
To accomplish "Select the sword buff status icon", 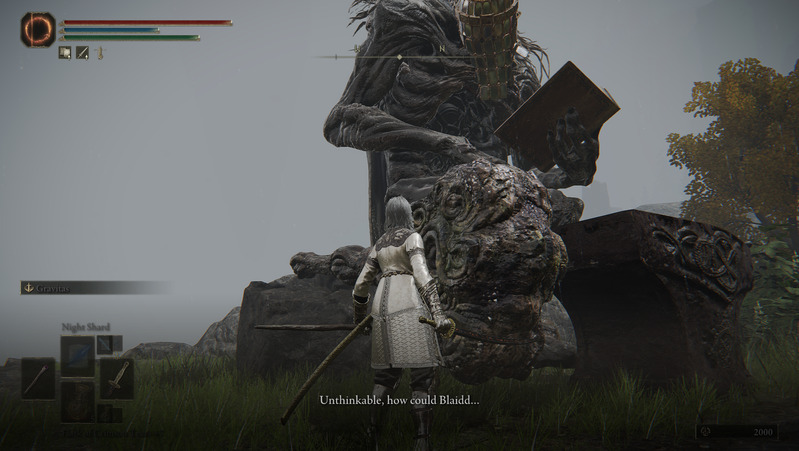I will click(83, 53).
